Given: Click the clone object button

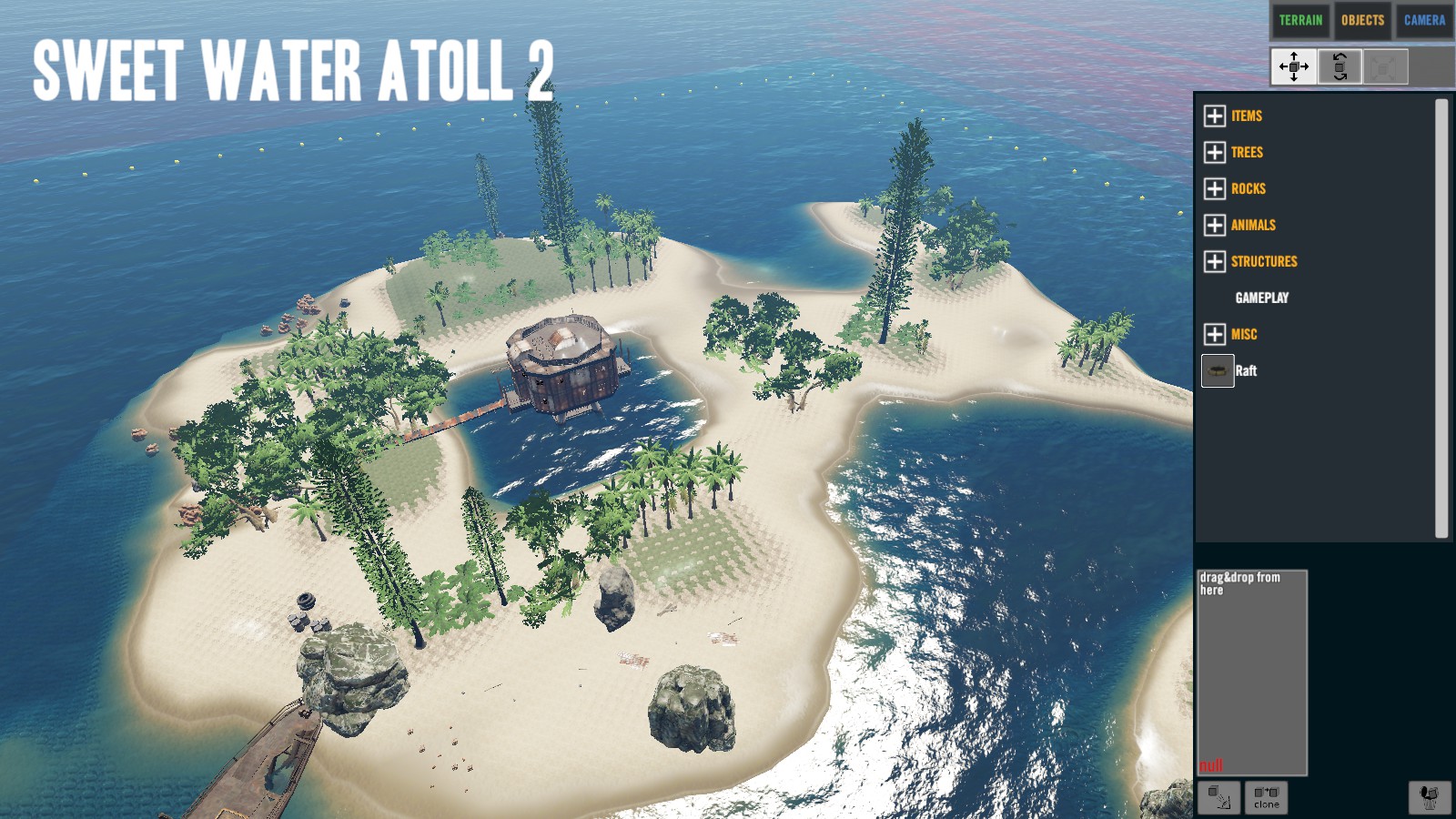Looking at the screenshot, I should click(x=1266, y=798).
